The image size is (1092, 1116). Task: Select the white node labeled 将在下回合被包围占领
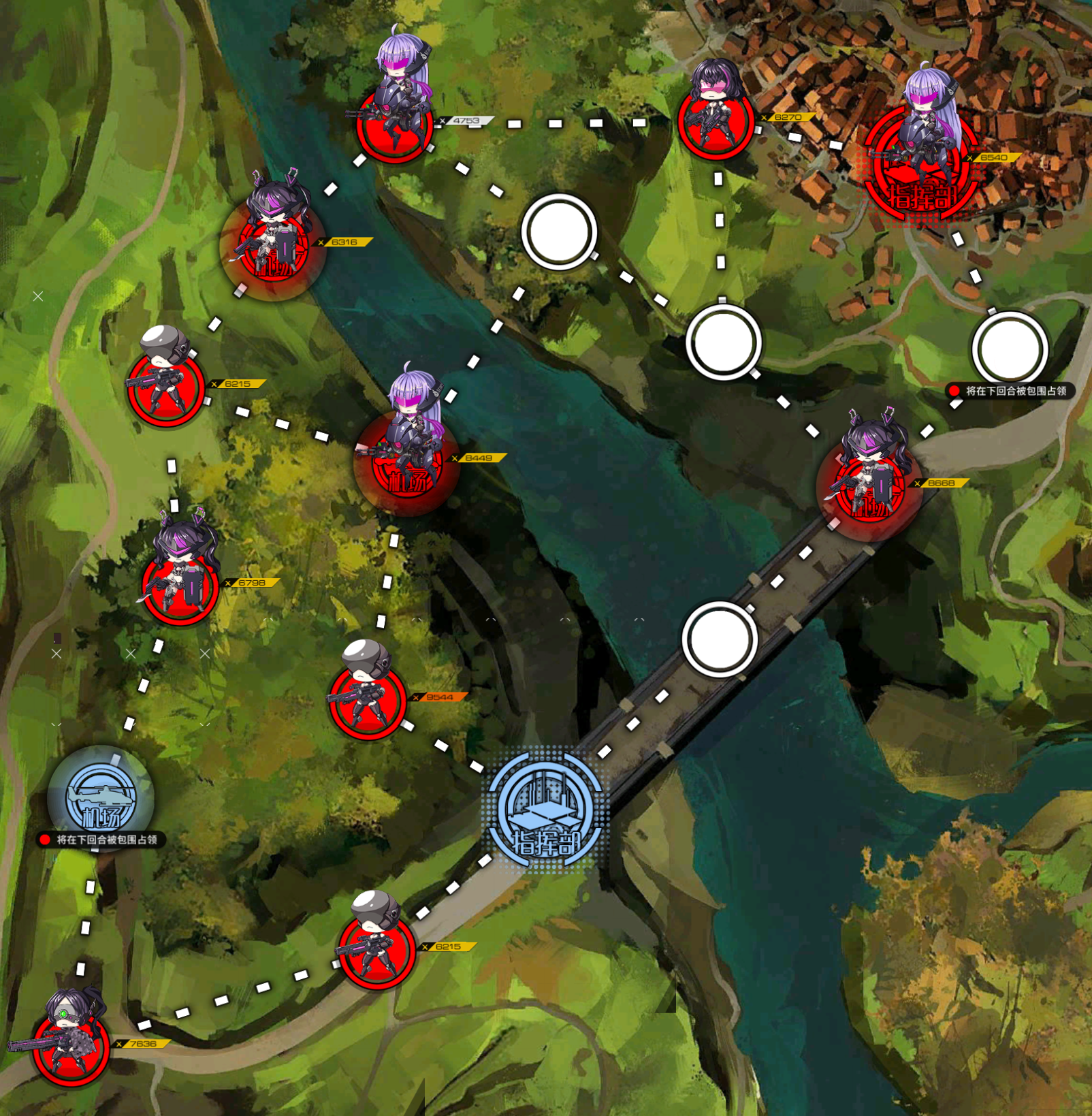tap(1009, 349)
